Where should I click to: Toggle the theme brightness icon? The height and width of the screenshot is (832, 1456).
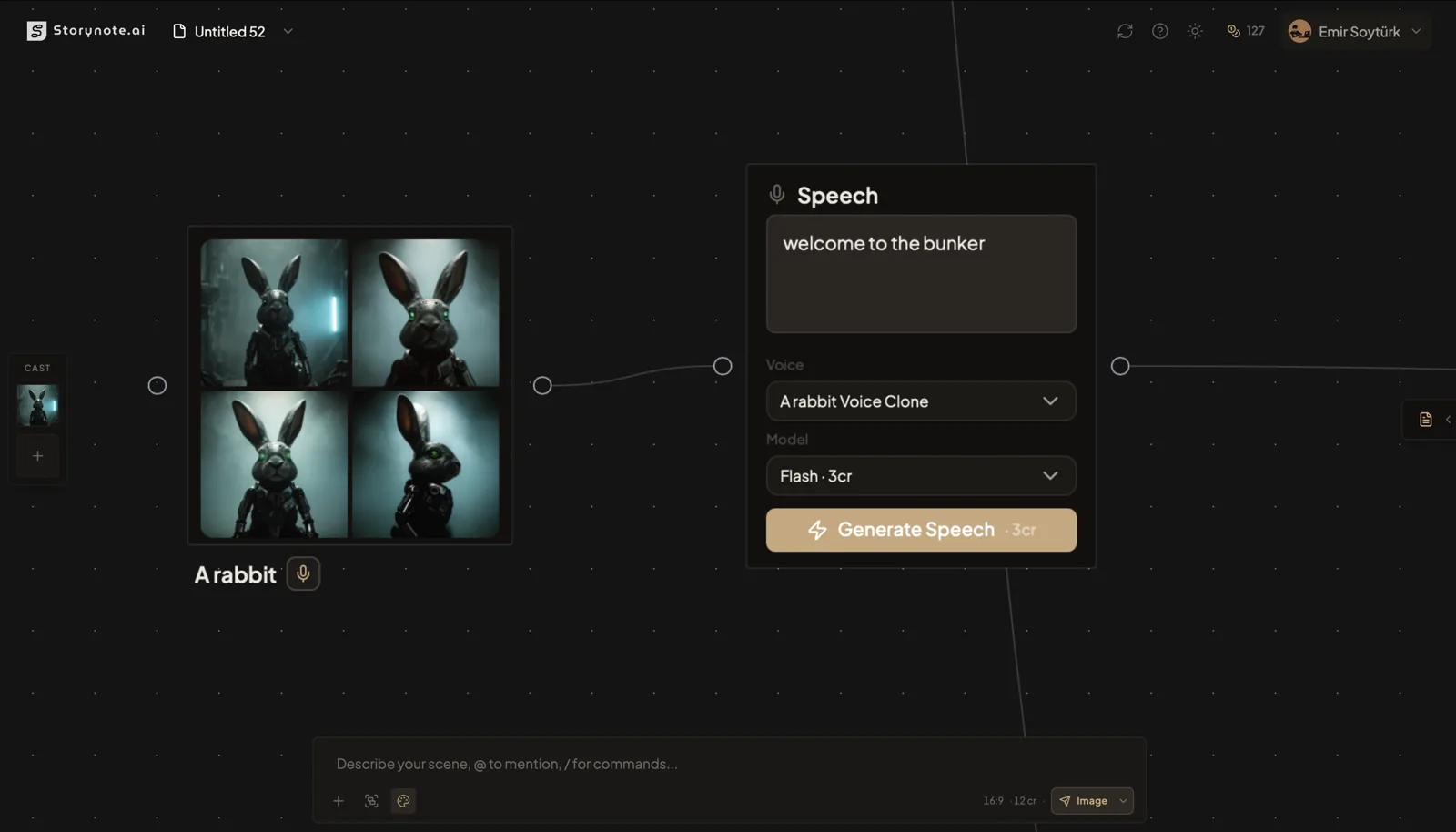[1195, 30]
